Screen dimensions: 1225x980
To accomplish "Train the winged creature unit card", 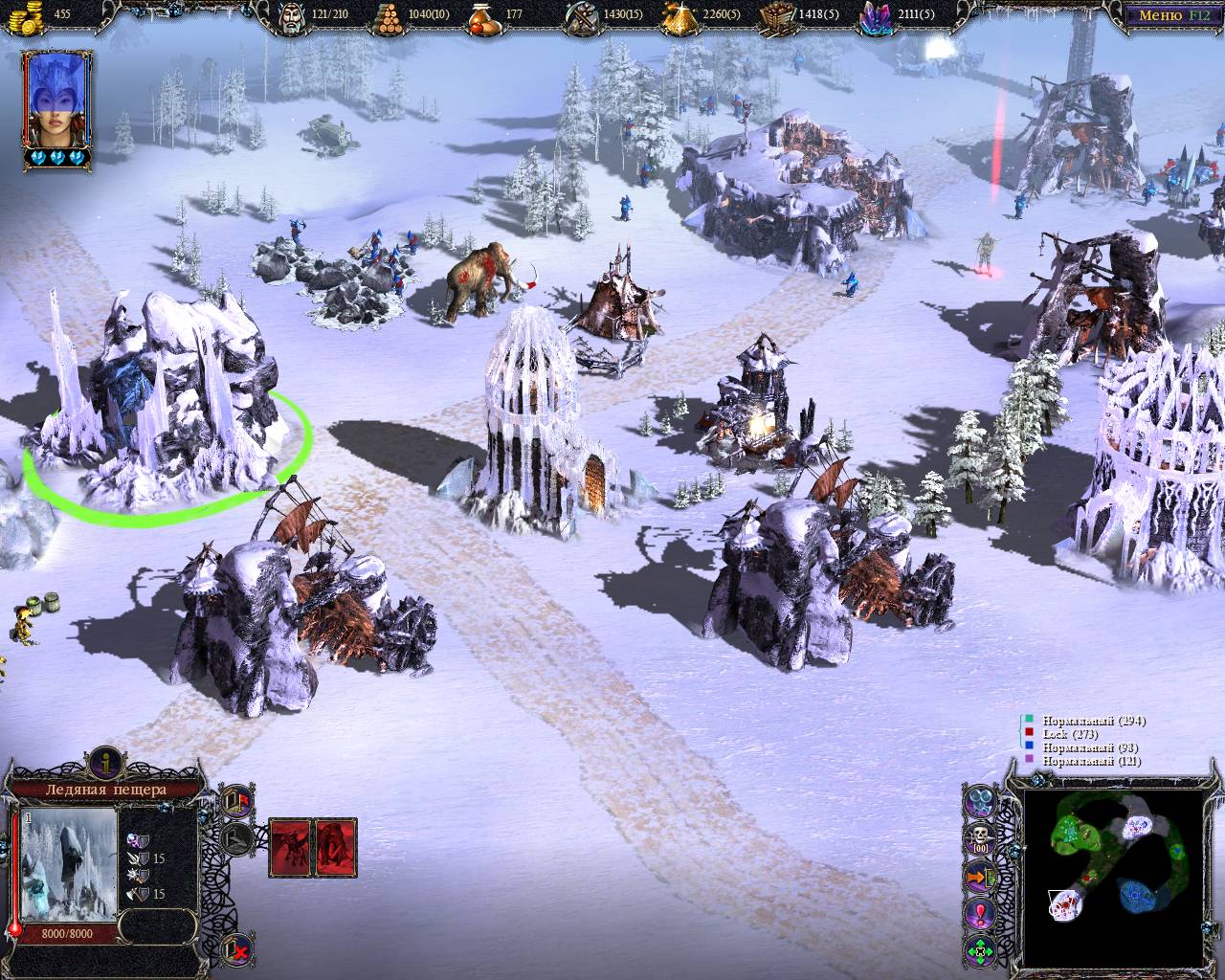I will (x=291, y=847).
